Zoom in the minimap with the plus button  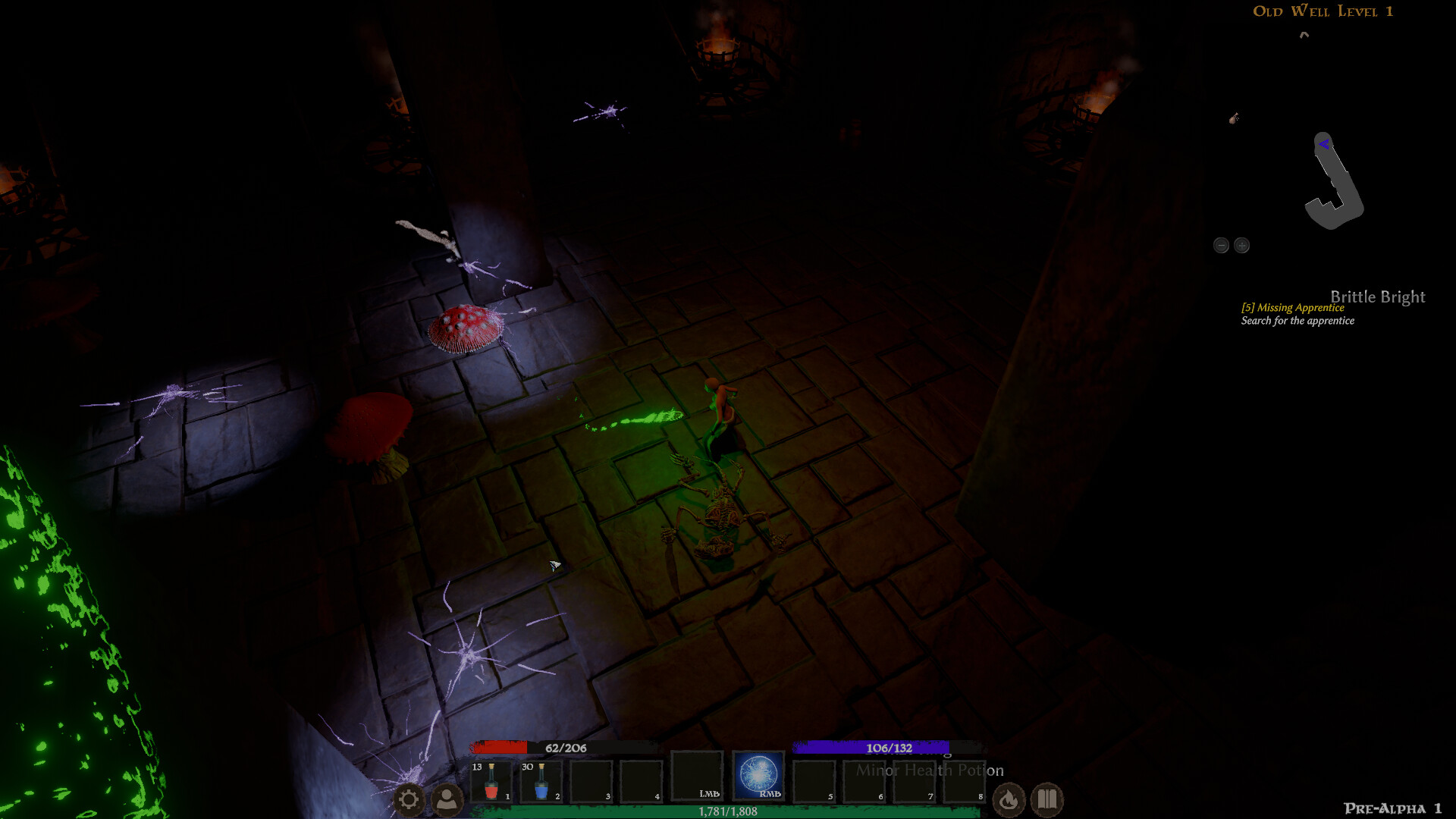(x=1242, y=245)
